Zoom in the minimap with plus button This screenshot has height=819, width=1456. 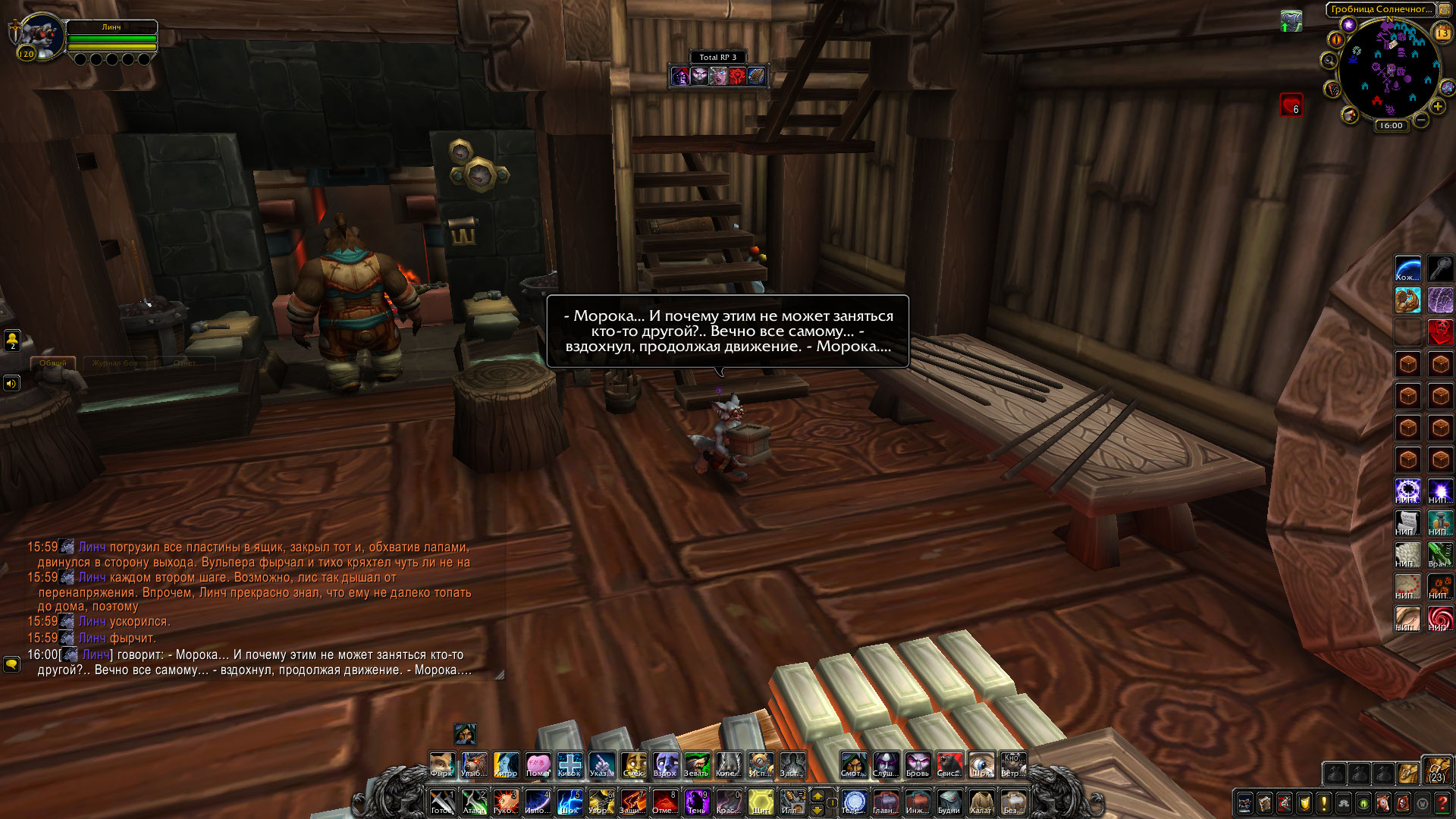(x=1437, y=107)
